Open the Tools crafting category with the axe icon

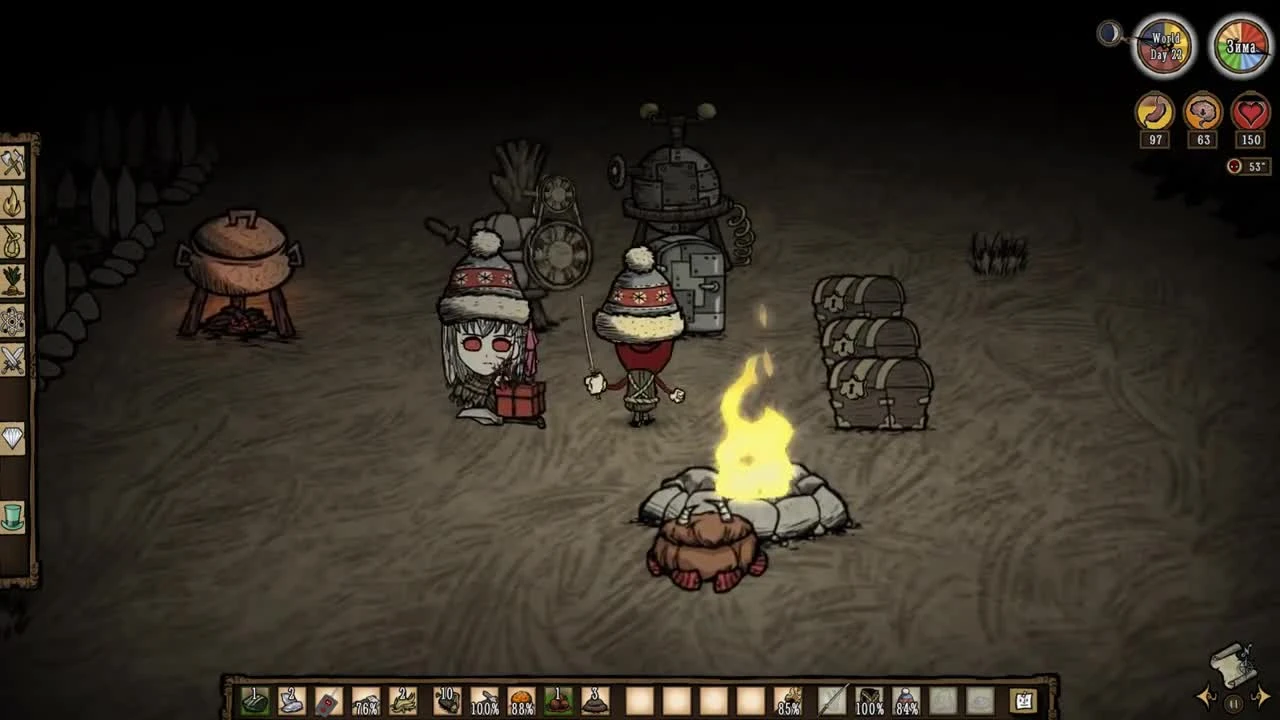click(x=15, y=163)
